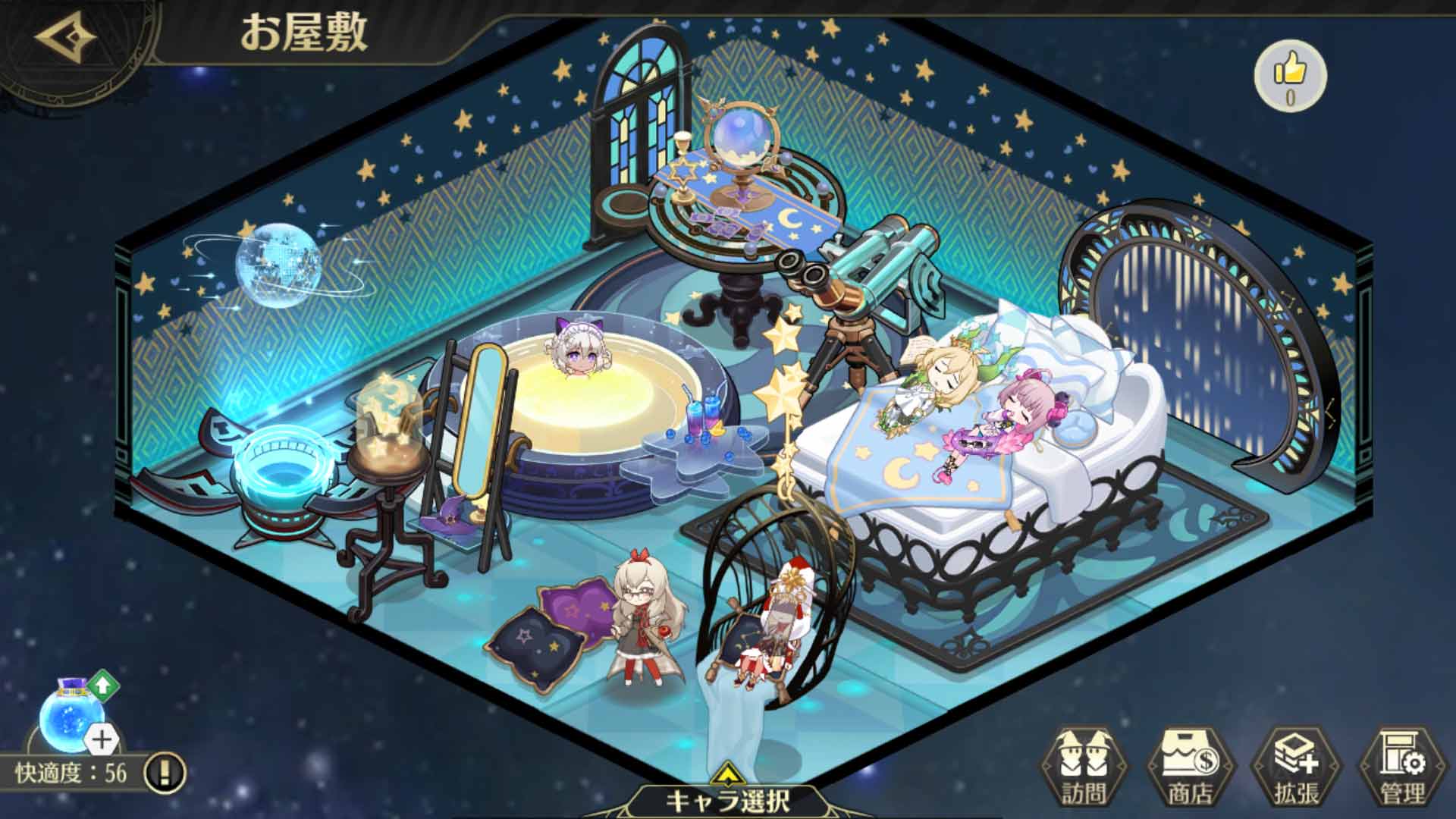The height and width of the screenshot is (819, 1456).
Task: Give a thumbs-up like to the mansion
Action: point(1290,74)
